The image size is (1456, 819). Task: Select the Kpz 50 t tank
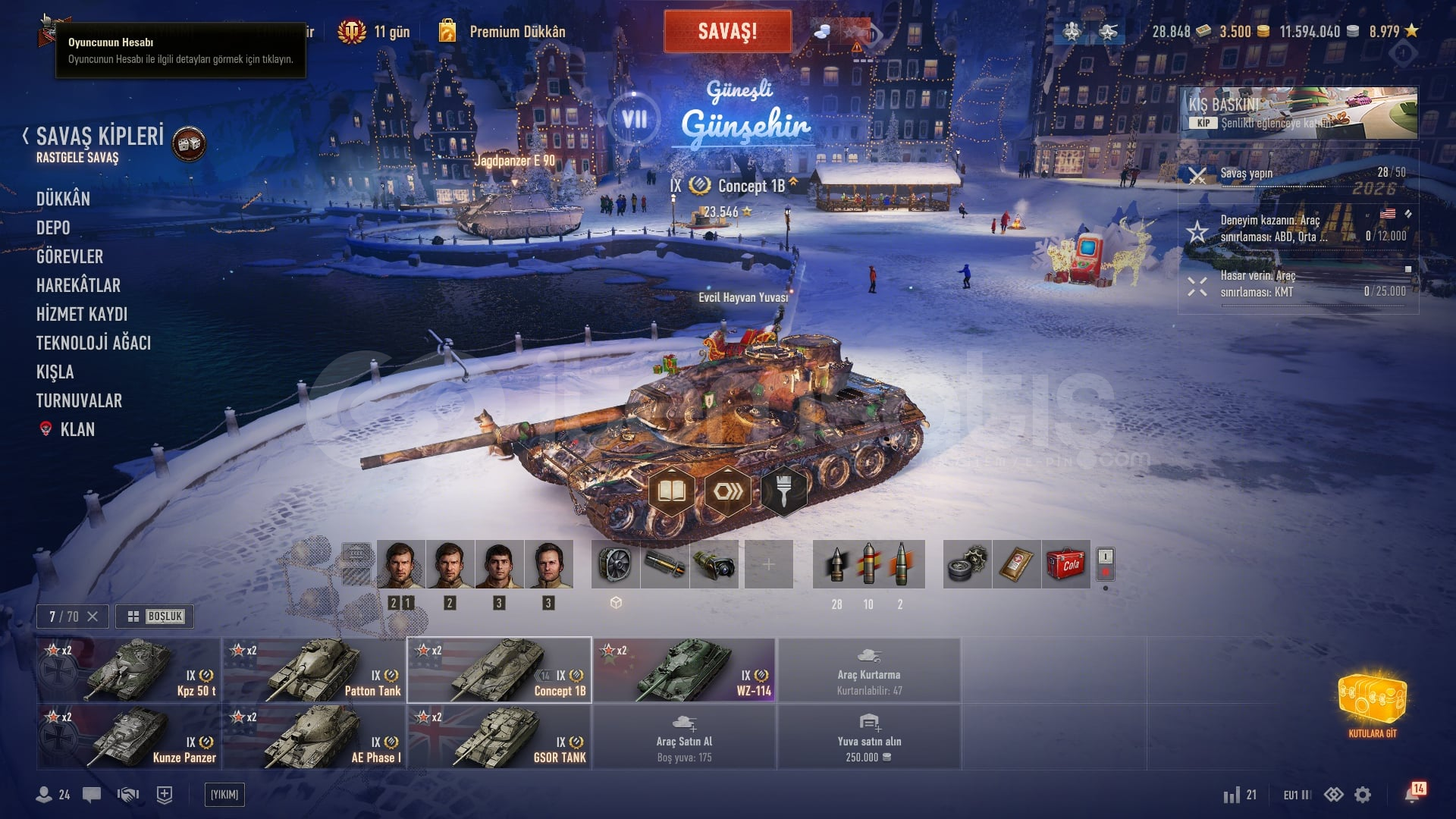129,670
